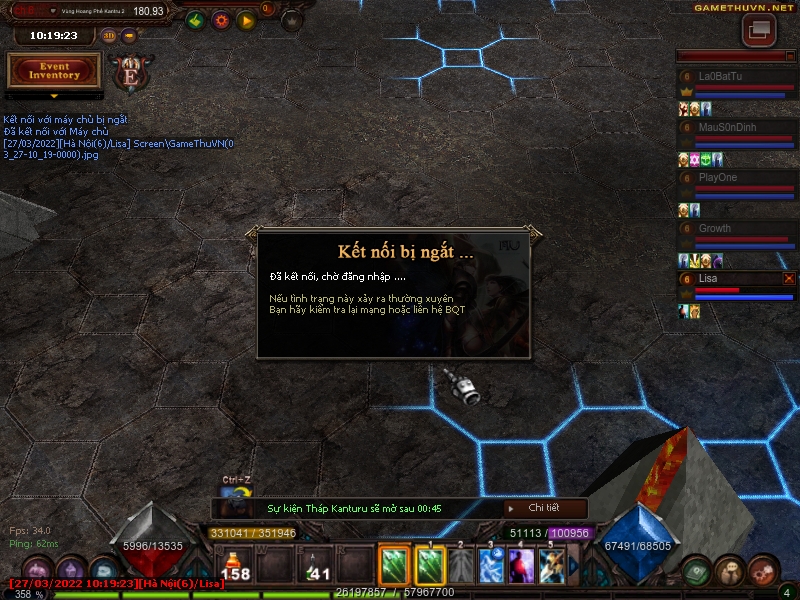Click the overlapping windows button at top right
The height and width of the screenshot is (600, 800).
coord(759,29)
